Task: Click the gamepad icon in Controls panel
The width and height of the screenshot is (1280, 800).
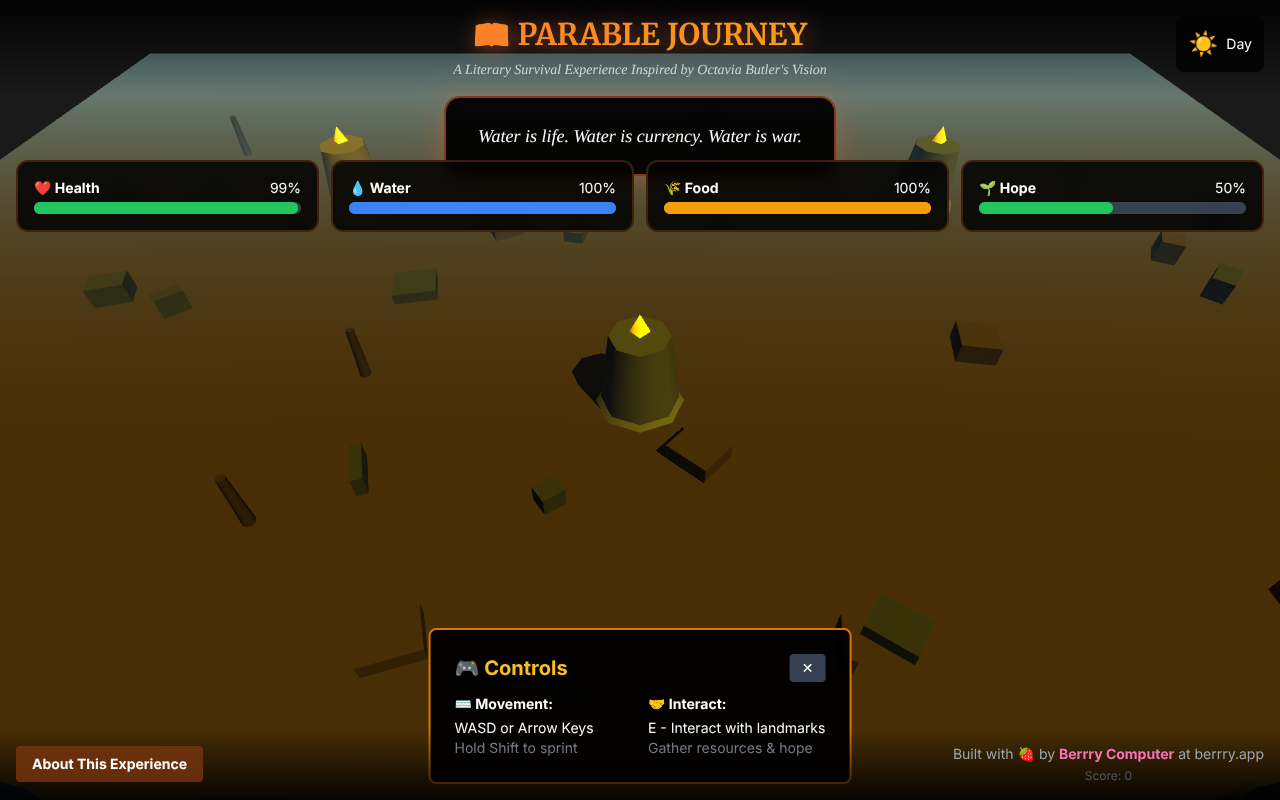Action: point(466,668)
